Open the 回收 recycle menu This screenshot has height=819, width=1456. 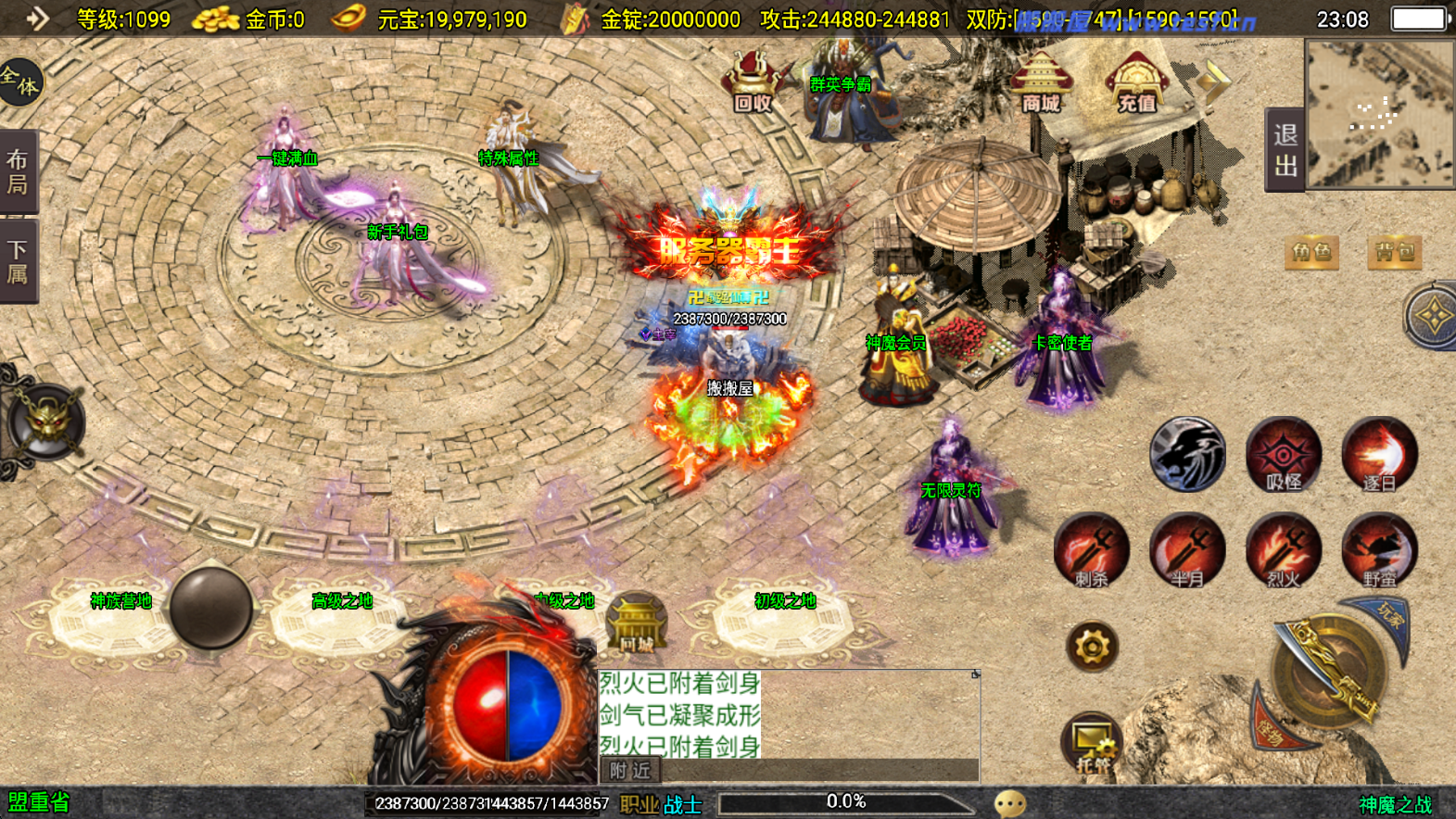click(x=752, y=83)
